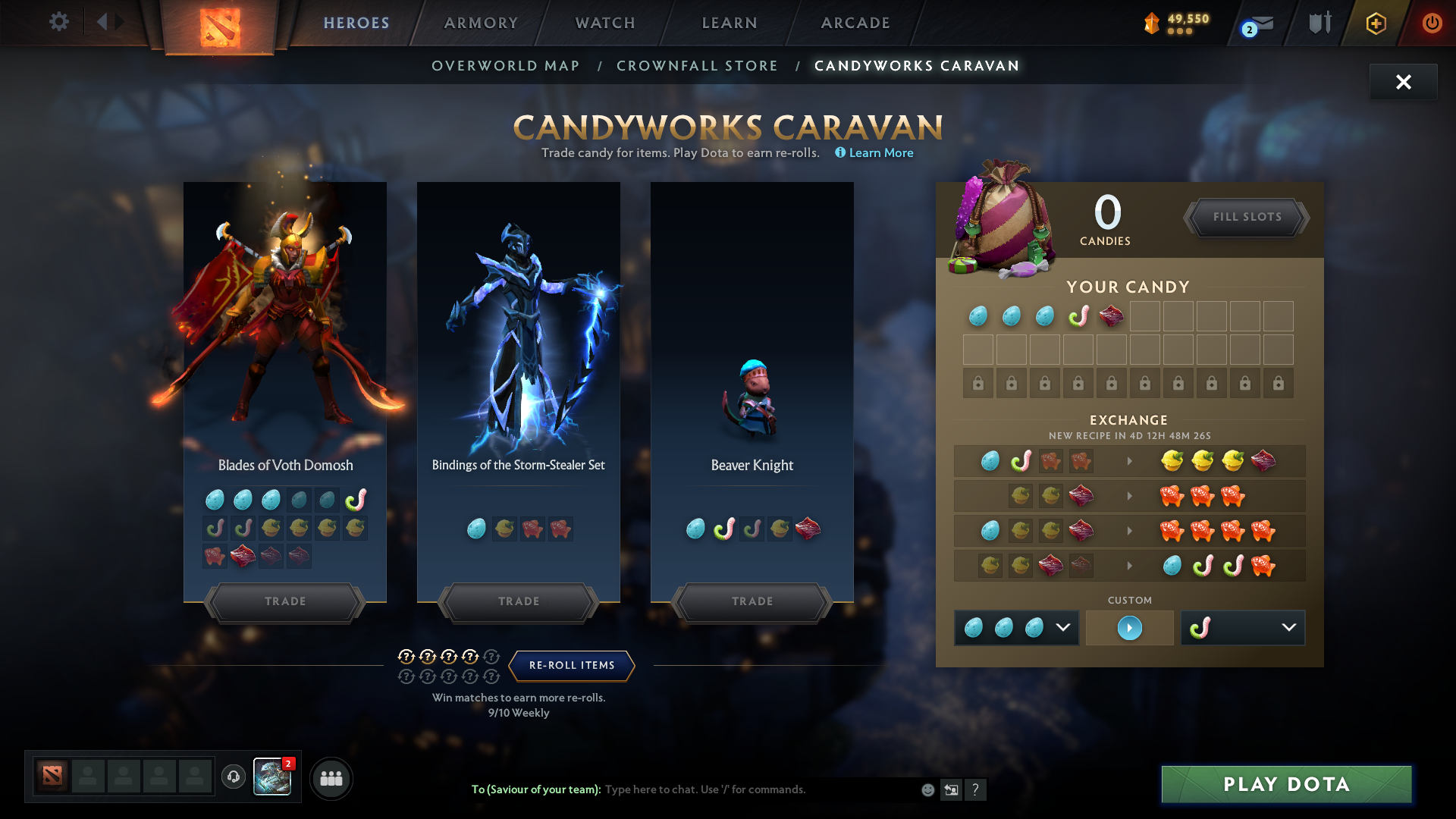Screen dimensions: 1456x819
Task: Open the back navigation arrow near the settings gear
Action: click(x=110, y=22)
